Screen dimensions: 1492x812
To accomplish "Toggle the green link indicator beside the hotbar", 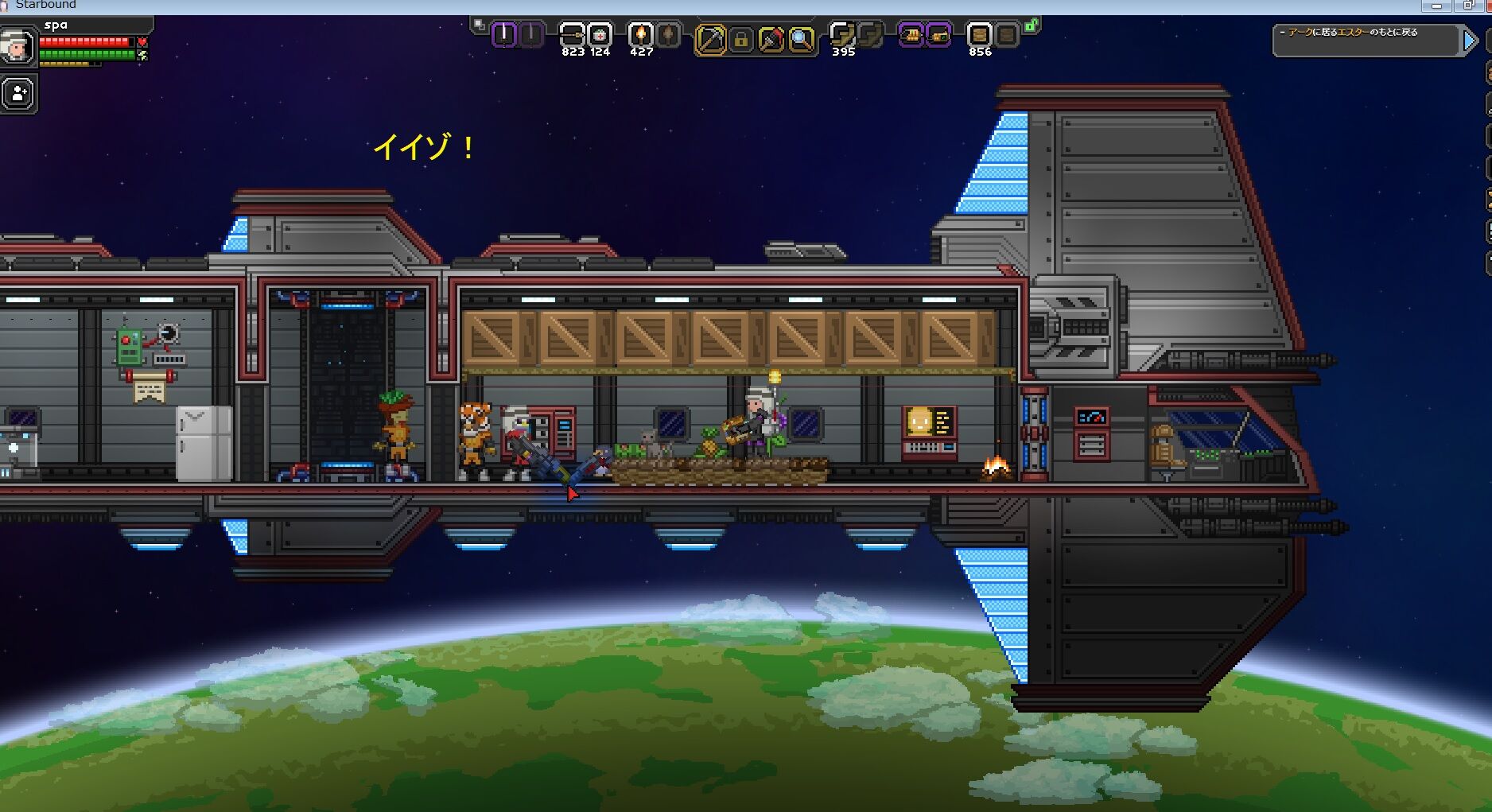I will click(1032, 26).
